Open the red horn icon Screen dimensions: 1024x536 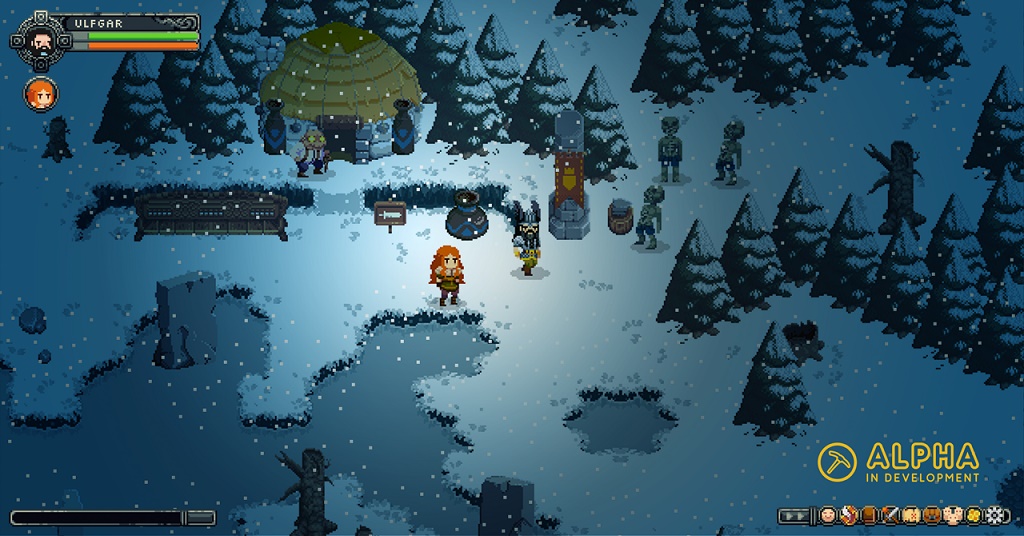click(x=849, y=516)
